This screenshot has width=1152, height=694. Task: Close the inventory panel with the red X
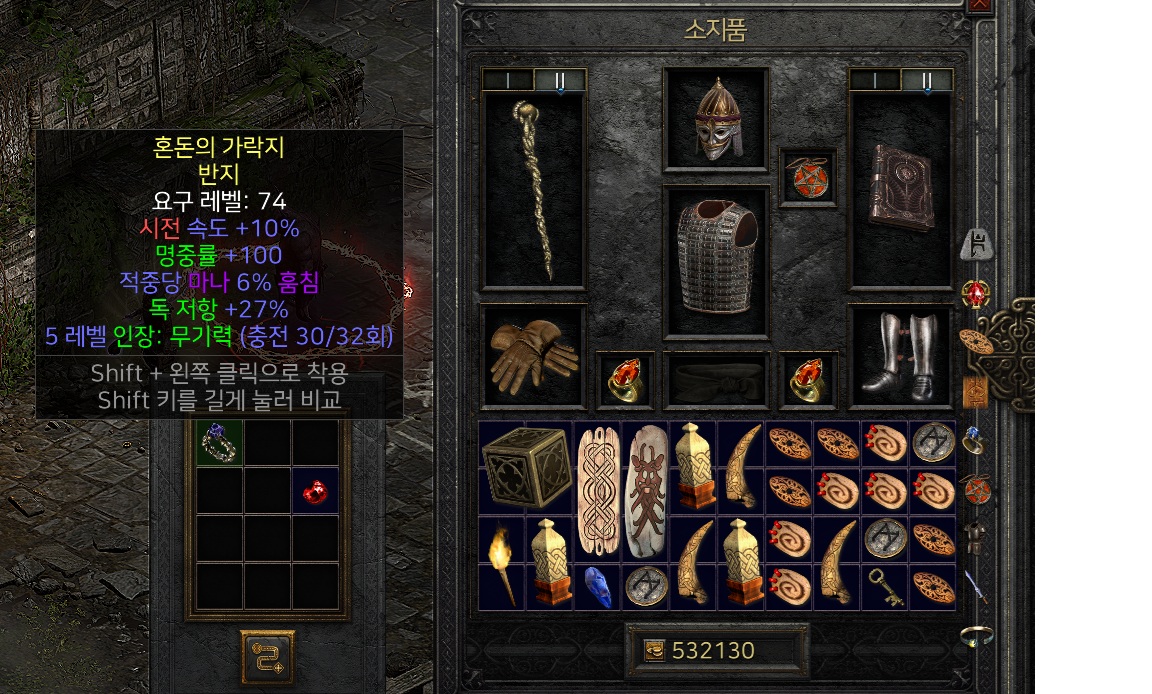point(980,5)
